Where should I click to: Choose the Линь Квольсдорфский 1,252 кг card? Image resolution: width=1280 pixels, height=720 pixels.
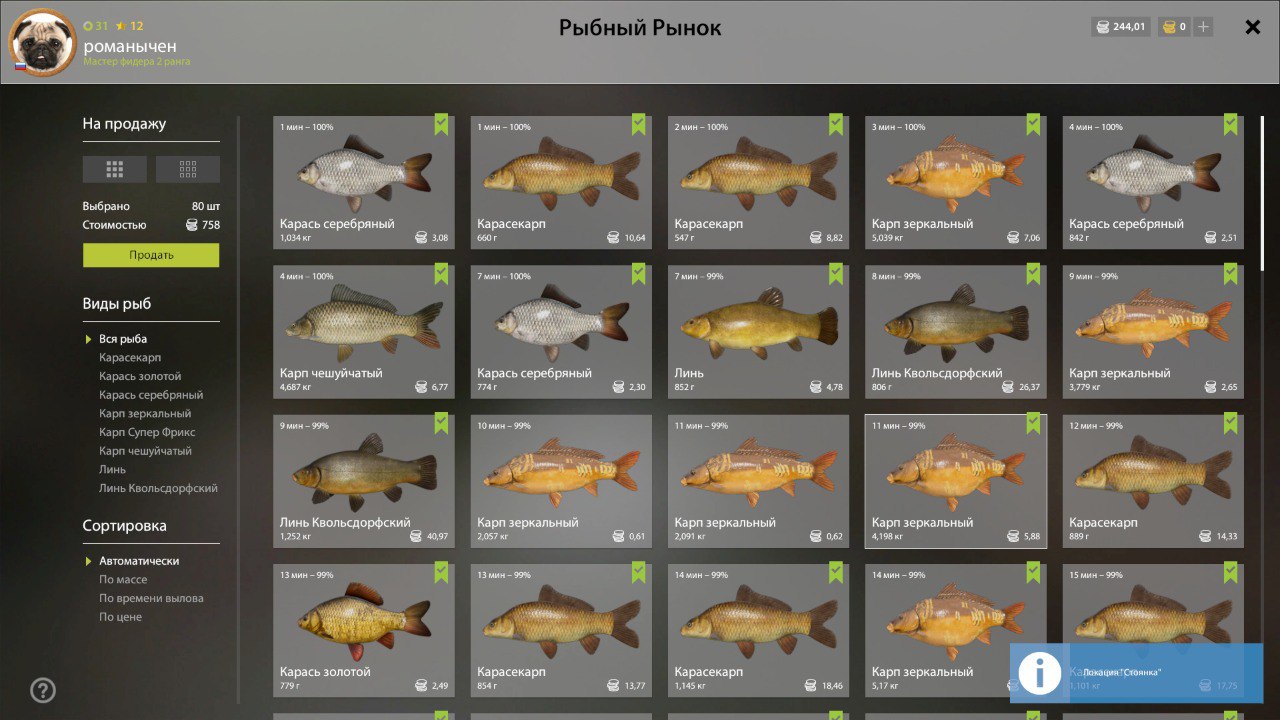click(x=363, y=481)
